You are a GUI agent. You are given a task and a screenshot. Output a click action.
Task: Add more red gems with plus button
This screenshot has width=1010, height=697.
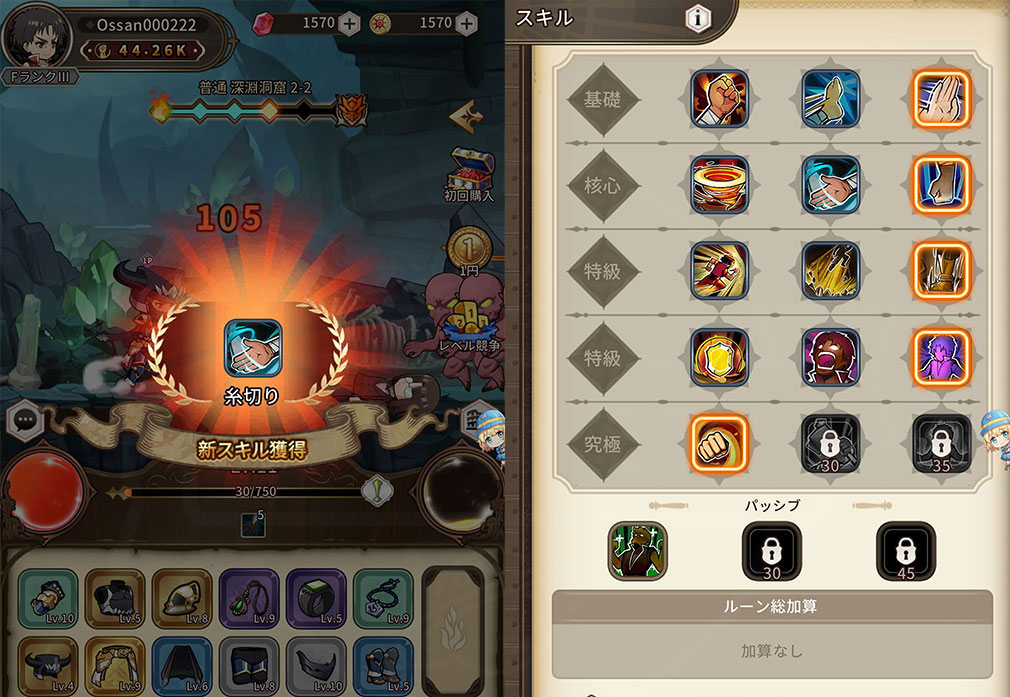point(348,23)
